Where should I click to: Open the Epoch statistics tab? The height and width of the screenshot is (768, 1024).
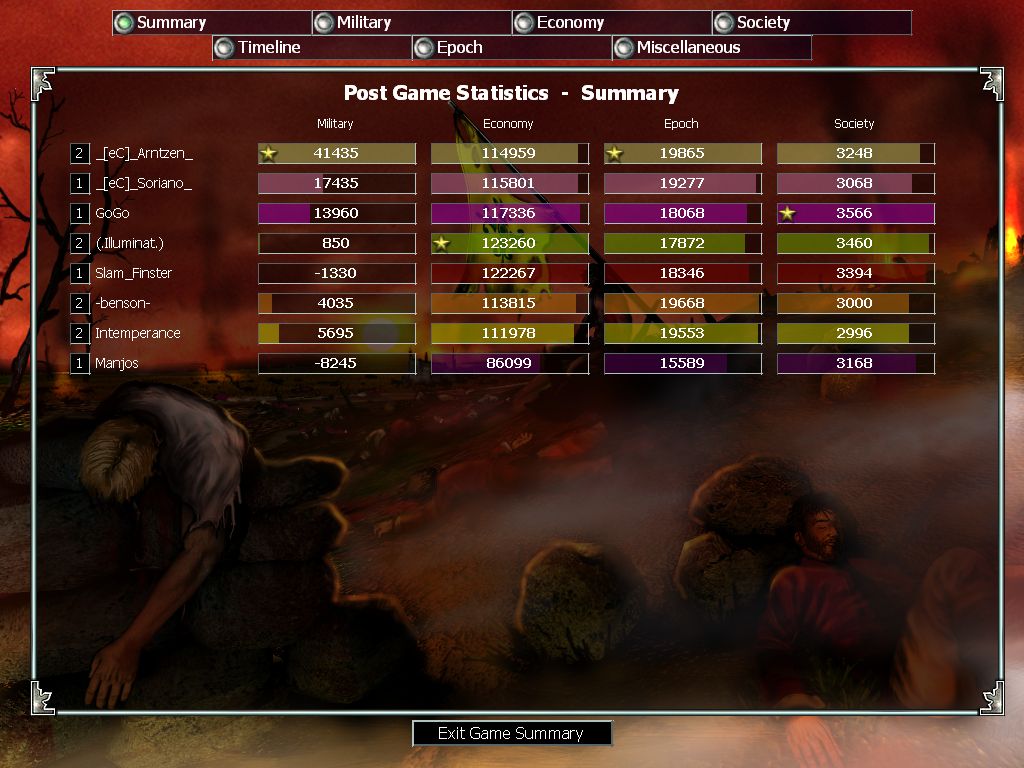coord(511,47)
